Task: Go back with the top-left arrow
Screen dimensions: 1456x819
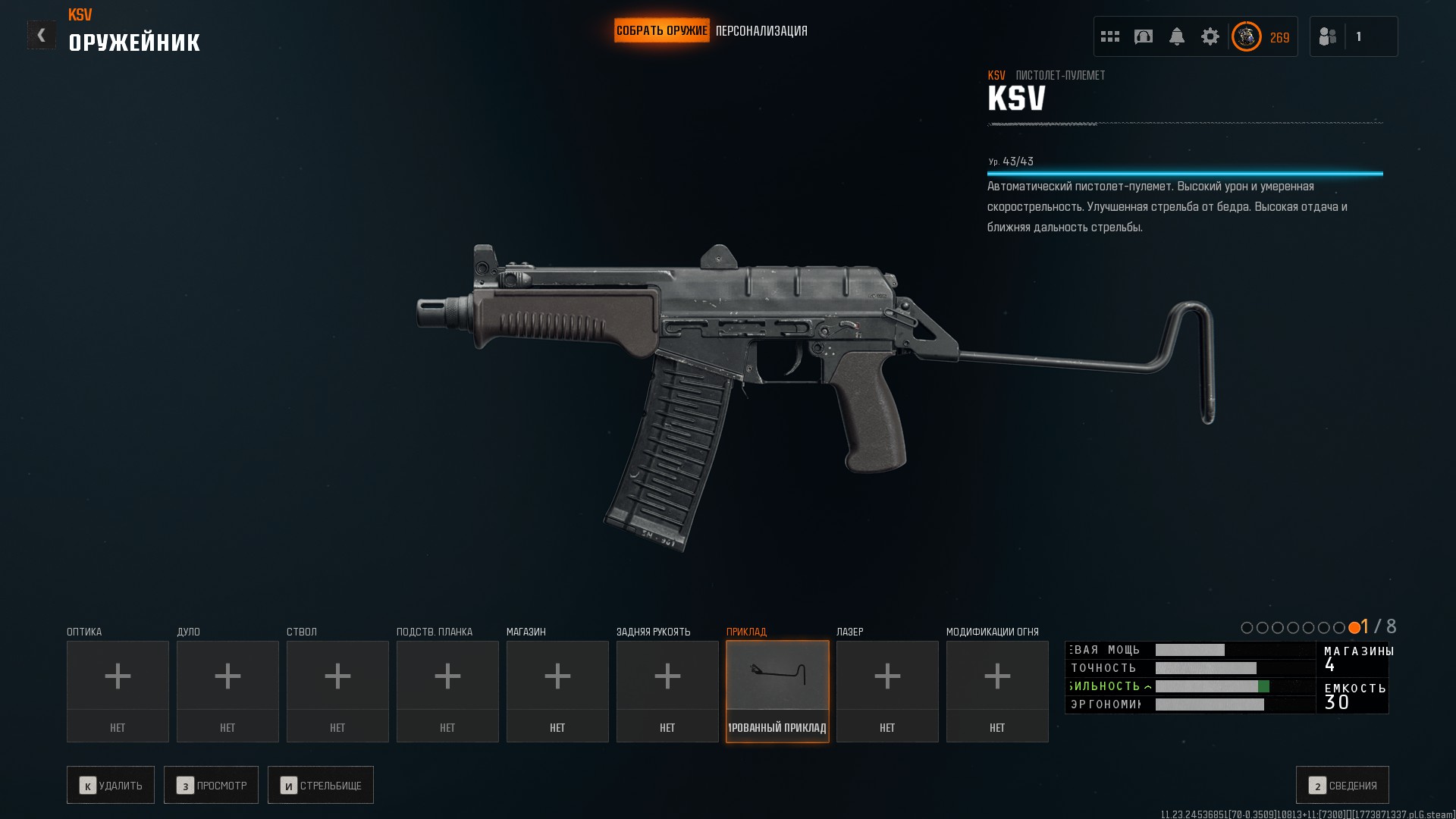Action: (x=41, y=35)
